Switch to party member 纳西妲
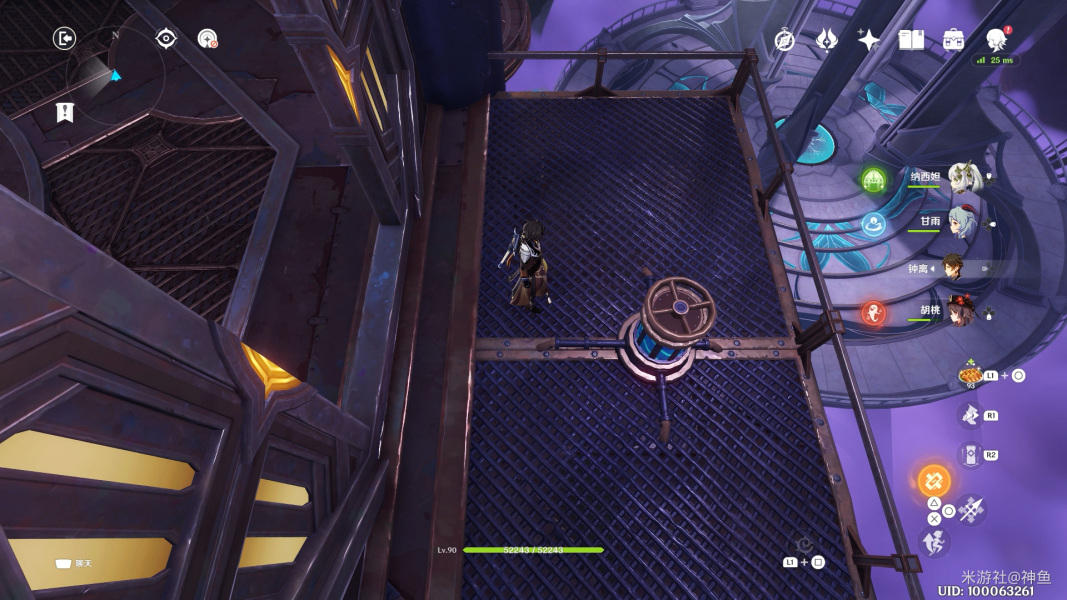 tap(964, 179)
